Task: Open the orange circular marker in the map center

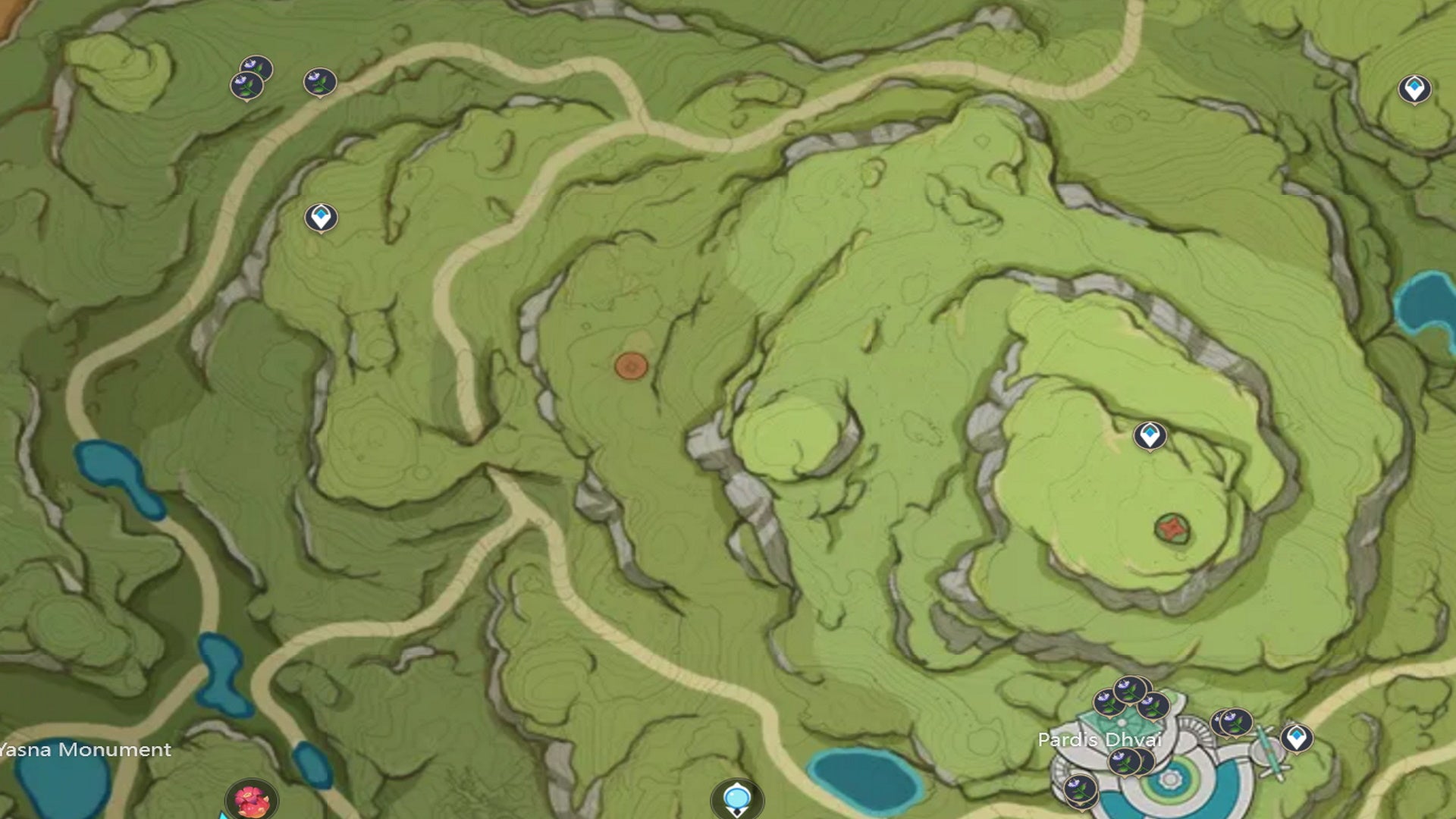Action: (631, 366)
